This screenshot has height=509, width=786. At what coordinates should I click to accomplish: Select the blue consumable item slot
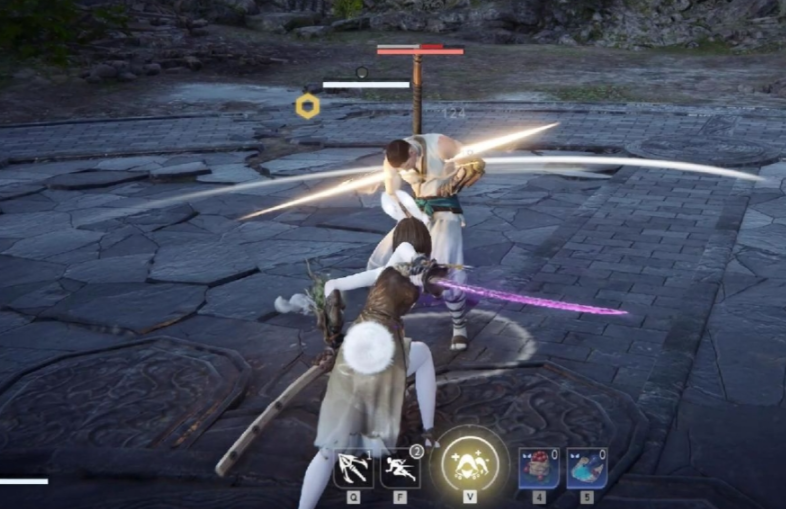586,467
